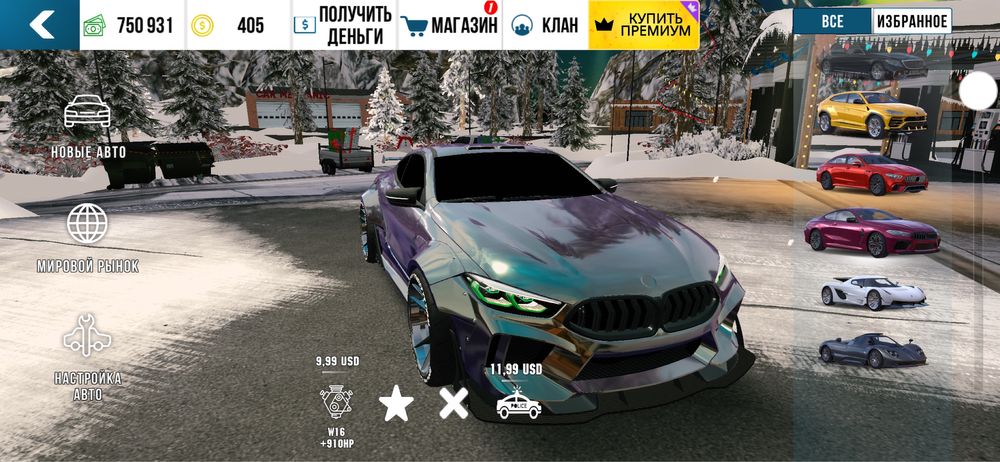The height and width of the screenshot is (462, 1000).
Task: Select the white hypercar thumbnail
Action: coord(872,292)
